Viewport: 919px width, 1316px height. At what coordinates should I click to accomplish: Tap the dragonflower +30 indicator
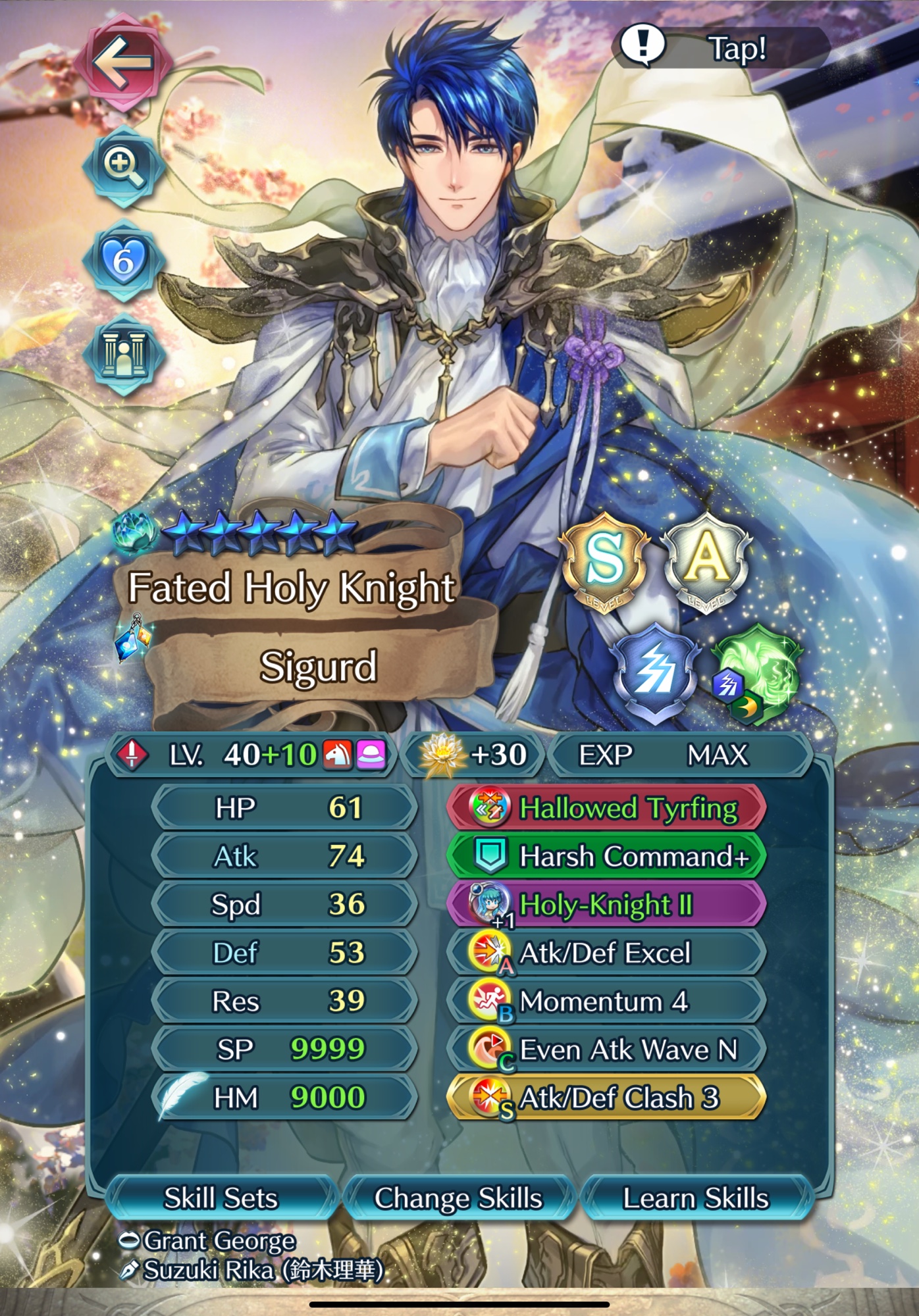pos(474,755)
